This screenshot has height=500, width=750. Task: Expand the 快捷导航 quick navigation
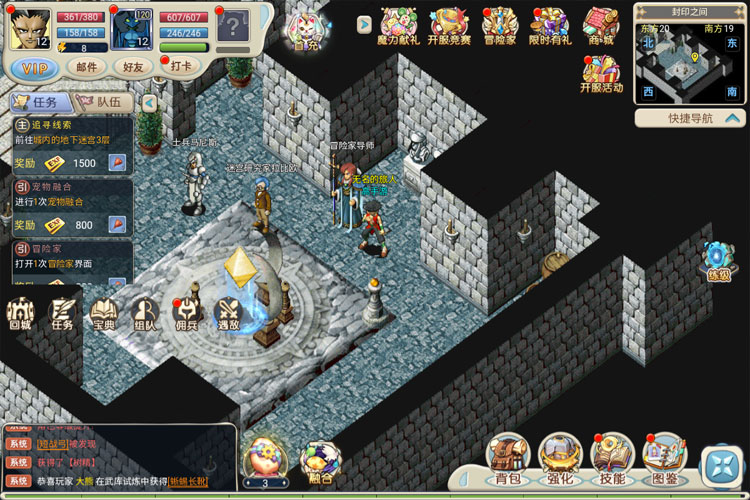coord(690,118)
